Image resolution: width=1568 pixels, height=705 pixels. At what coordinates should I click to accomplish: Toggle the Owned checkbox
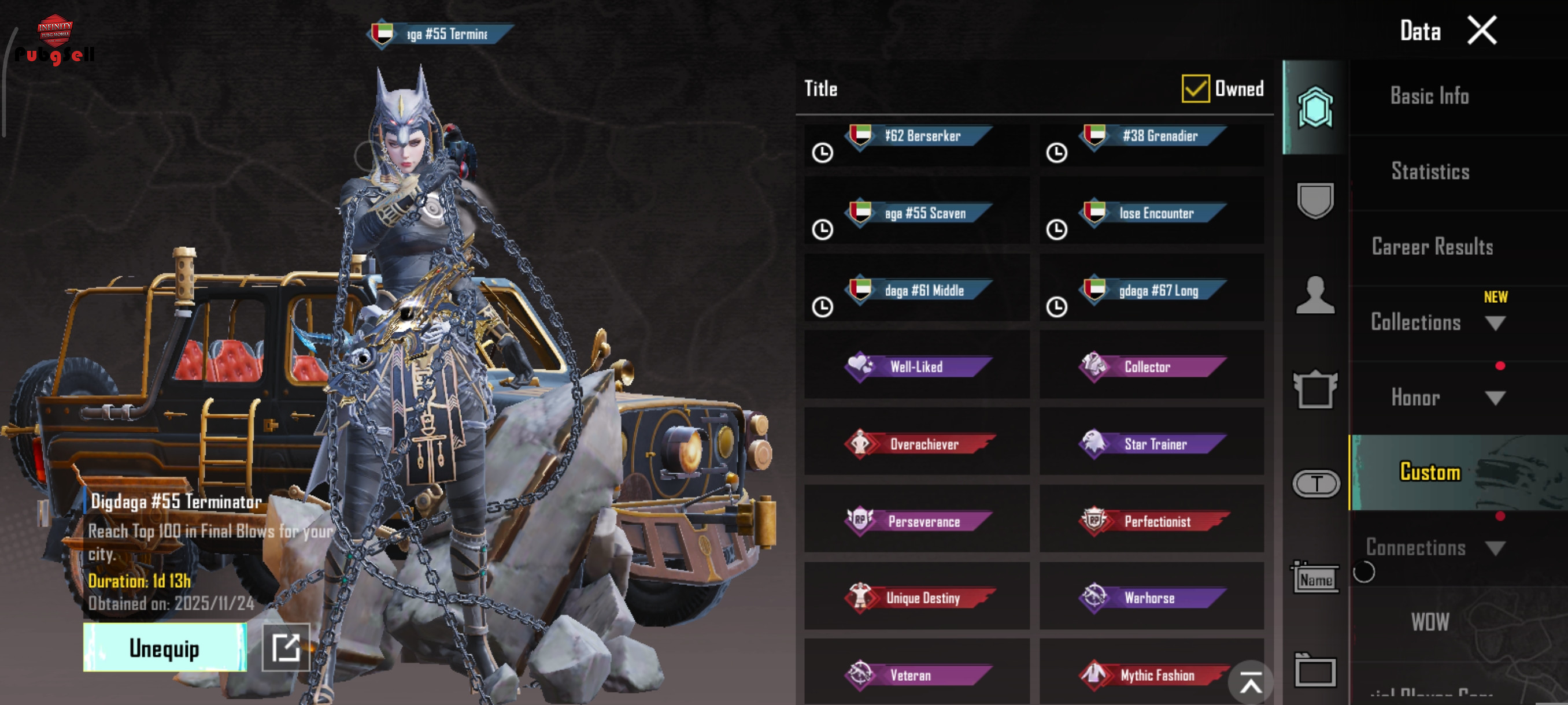coord(1195,89)
